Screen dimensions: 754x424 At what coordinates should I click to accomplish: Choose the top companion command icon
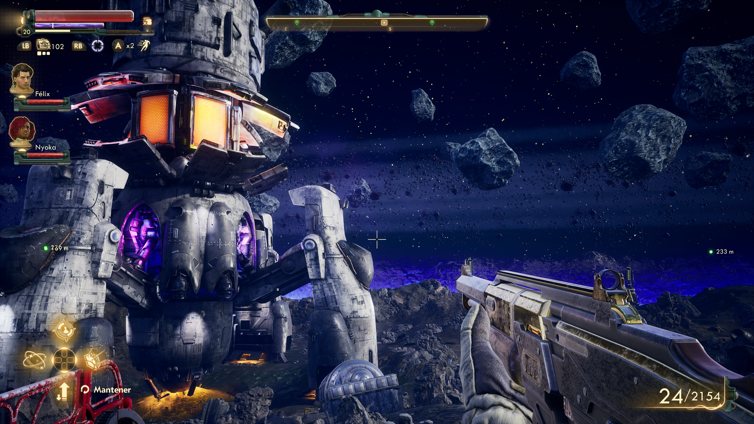click(x=64, y=330)
